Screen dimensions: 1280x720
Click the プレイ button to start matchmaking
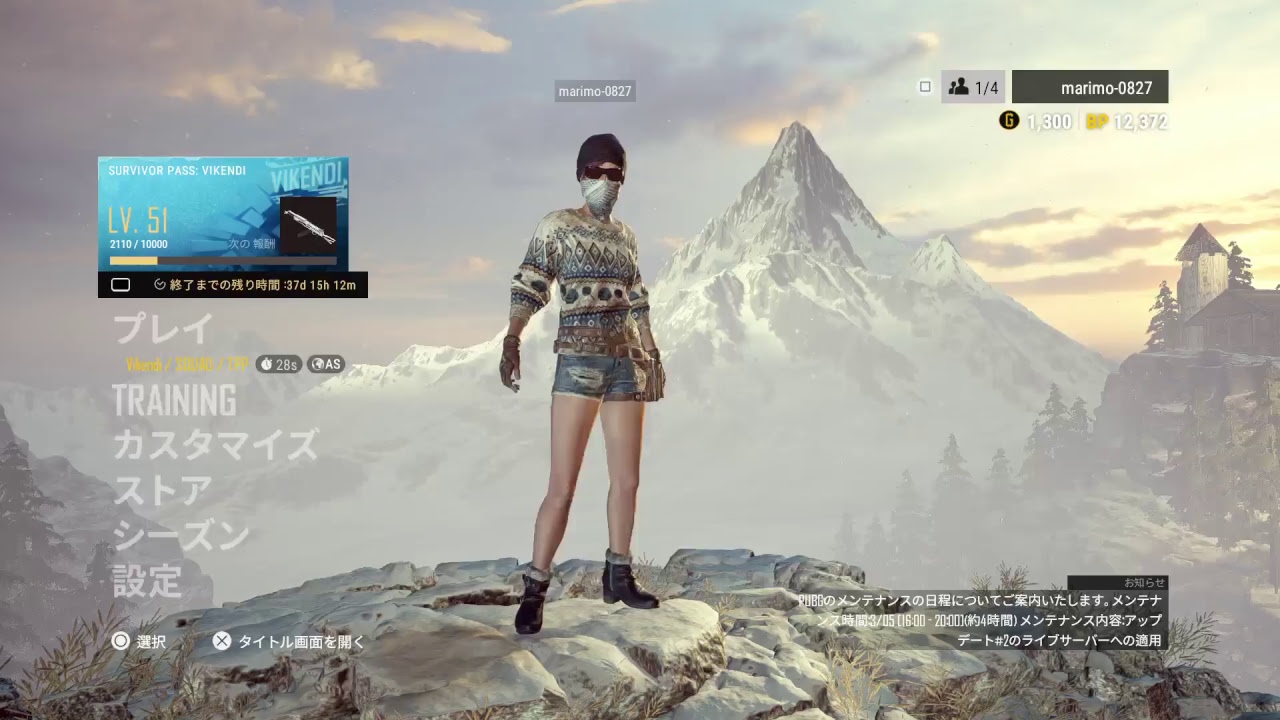tap(165, 327)
